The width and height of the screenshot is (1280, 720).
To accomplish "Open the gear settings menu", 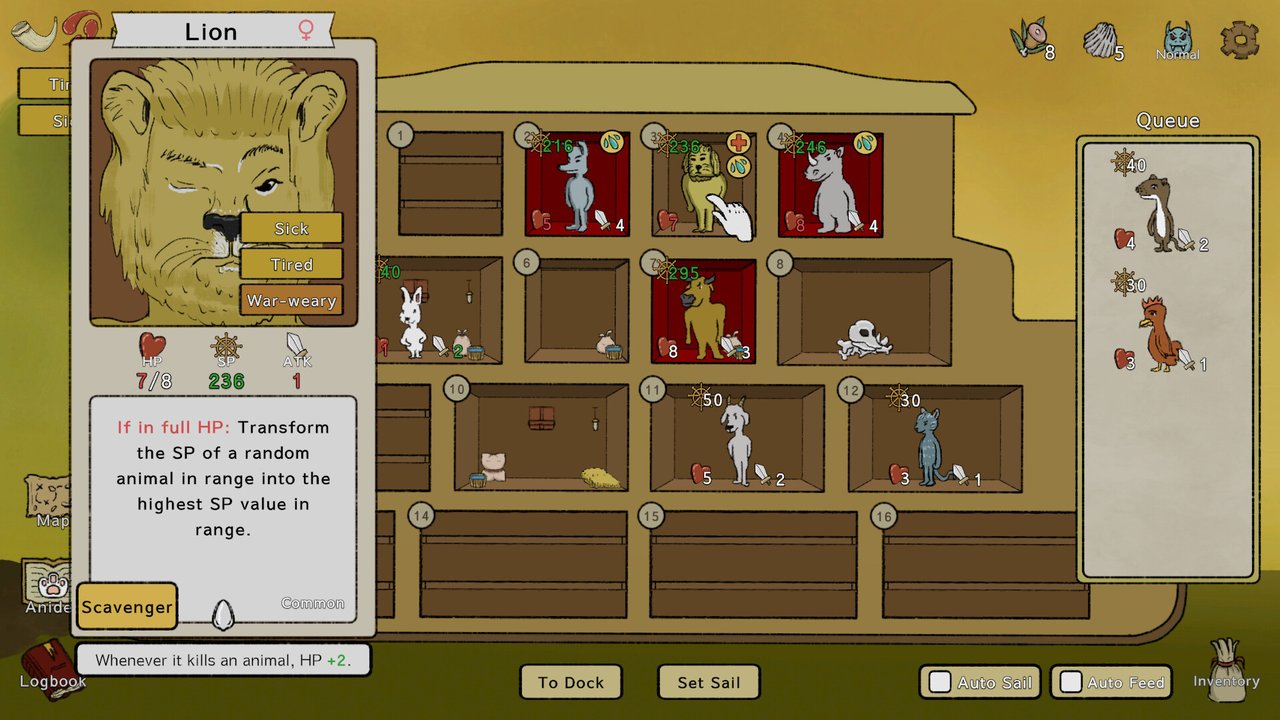I will coord(1239,40).
